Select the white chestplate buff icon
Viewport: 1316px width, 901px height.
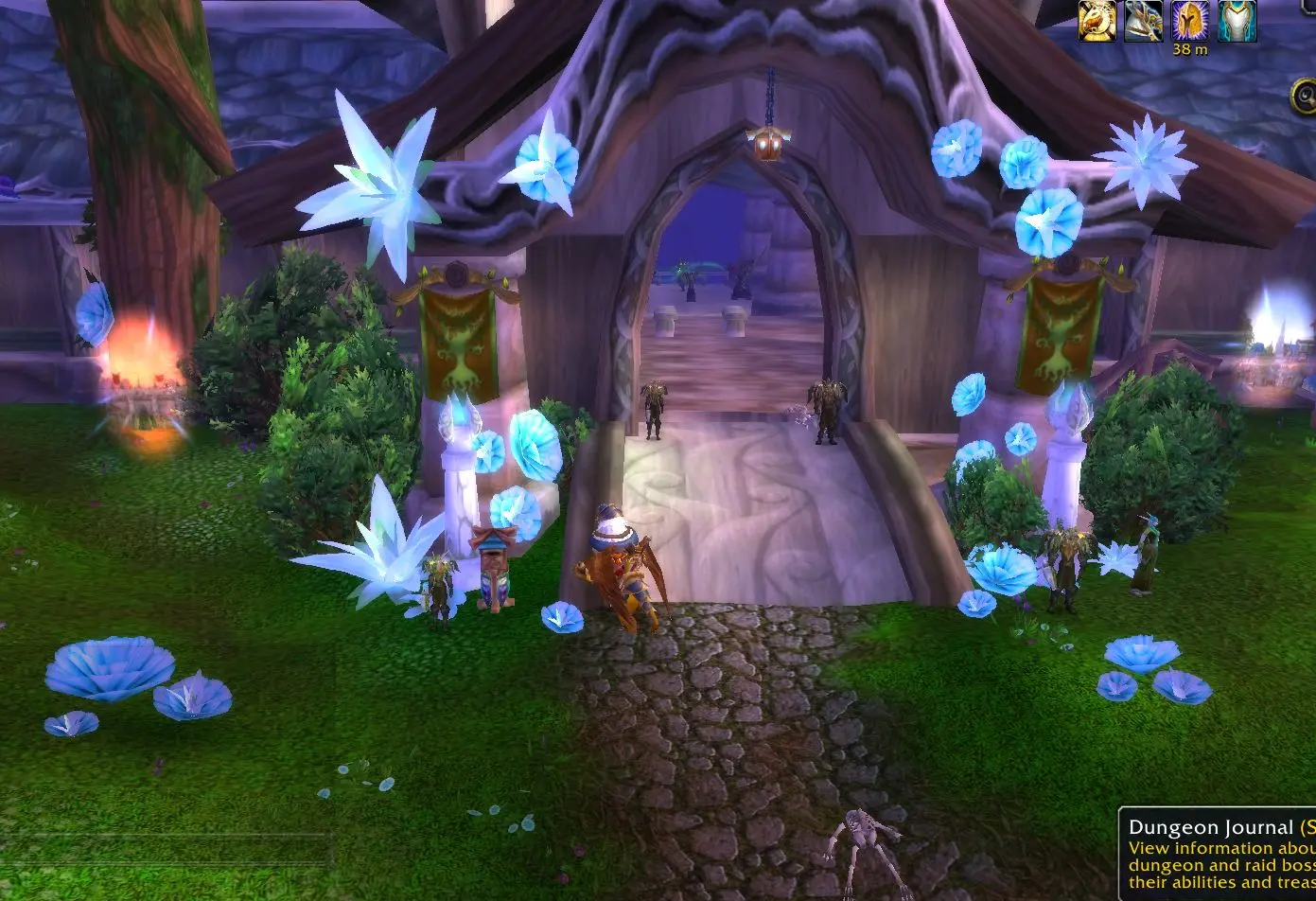(1237, 21)
